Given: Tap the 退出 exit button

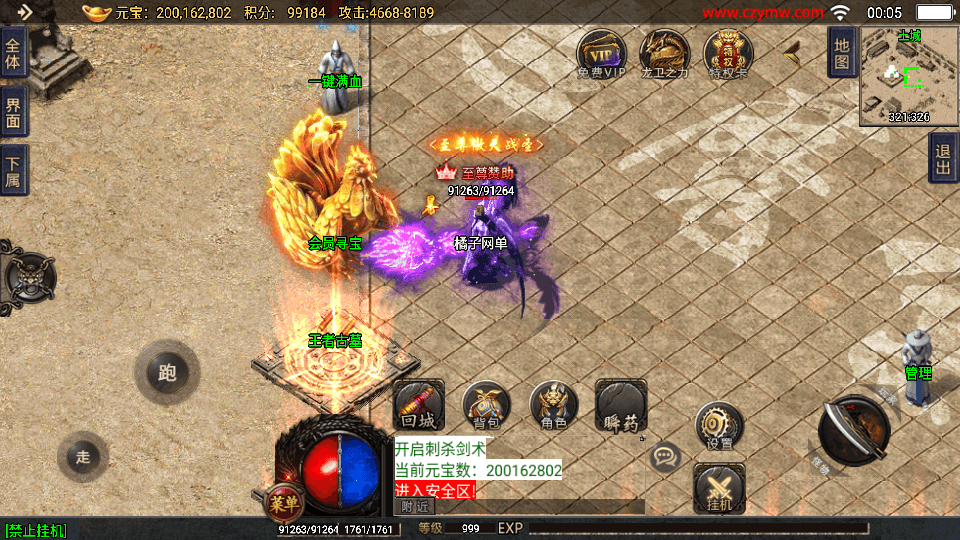Looking at the screenshot, I should click(x=943, y=158).
